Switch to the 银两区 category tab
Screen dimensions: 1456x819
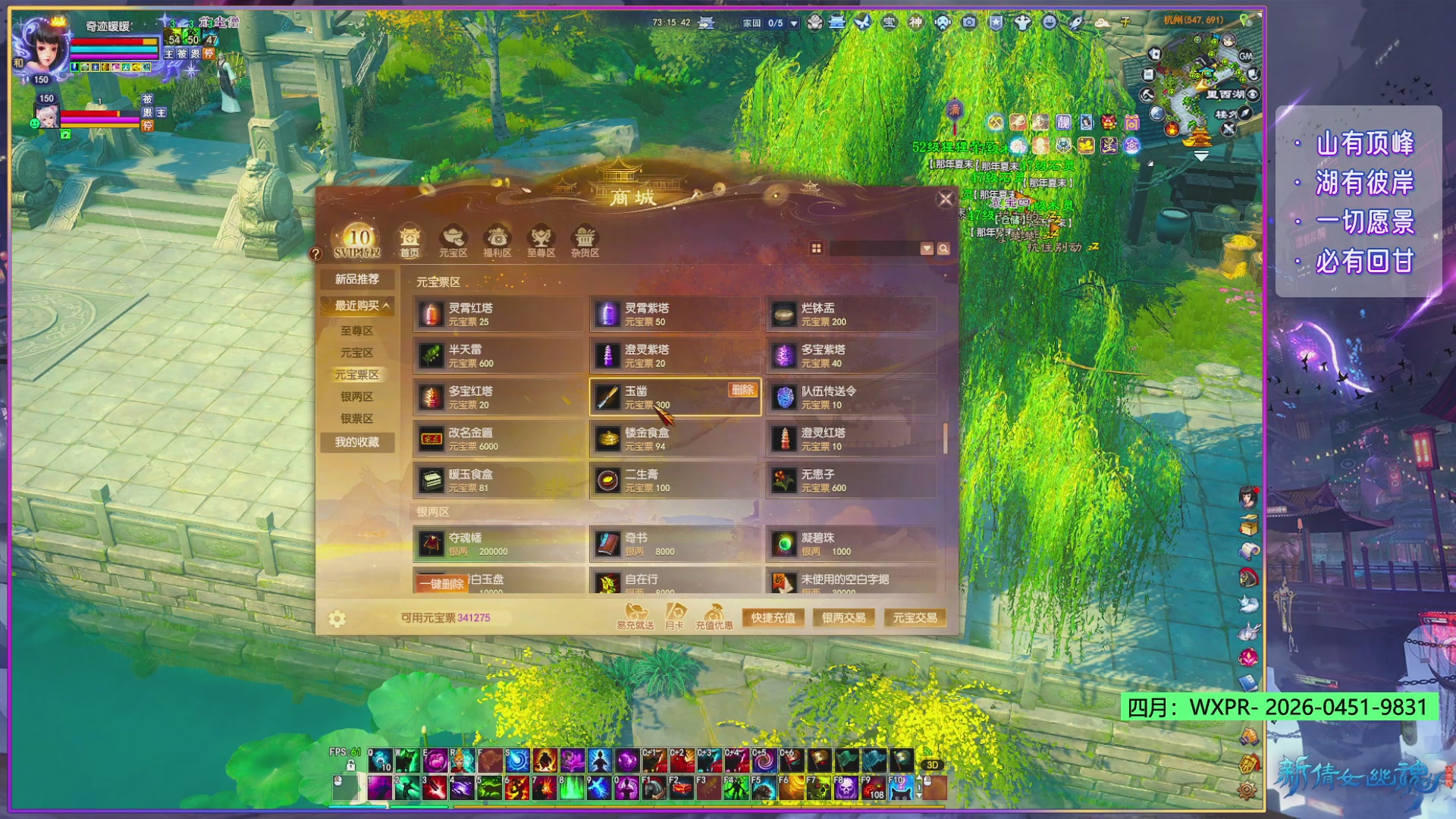click(x=356, y=397)
